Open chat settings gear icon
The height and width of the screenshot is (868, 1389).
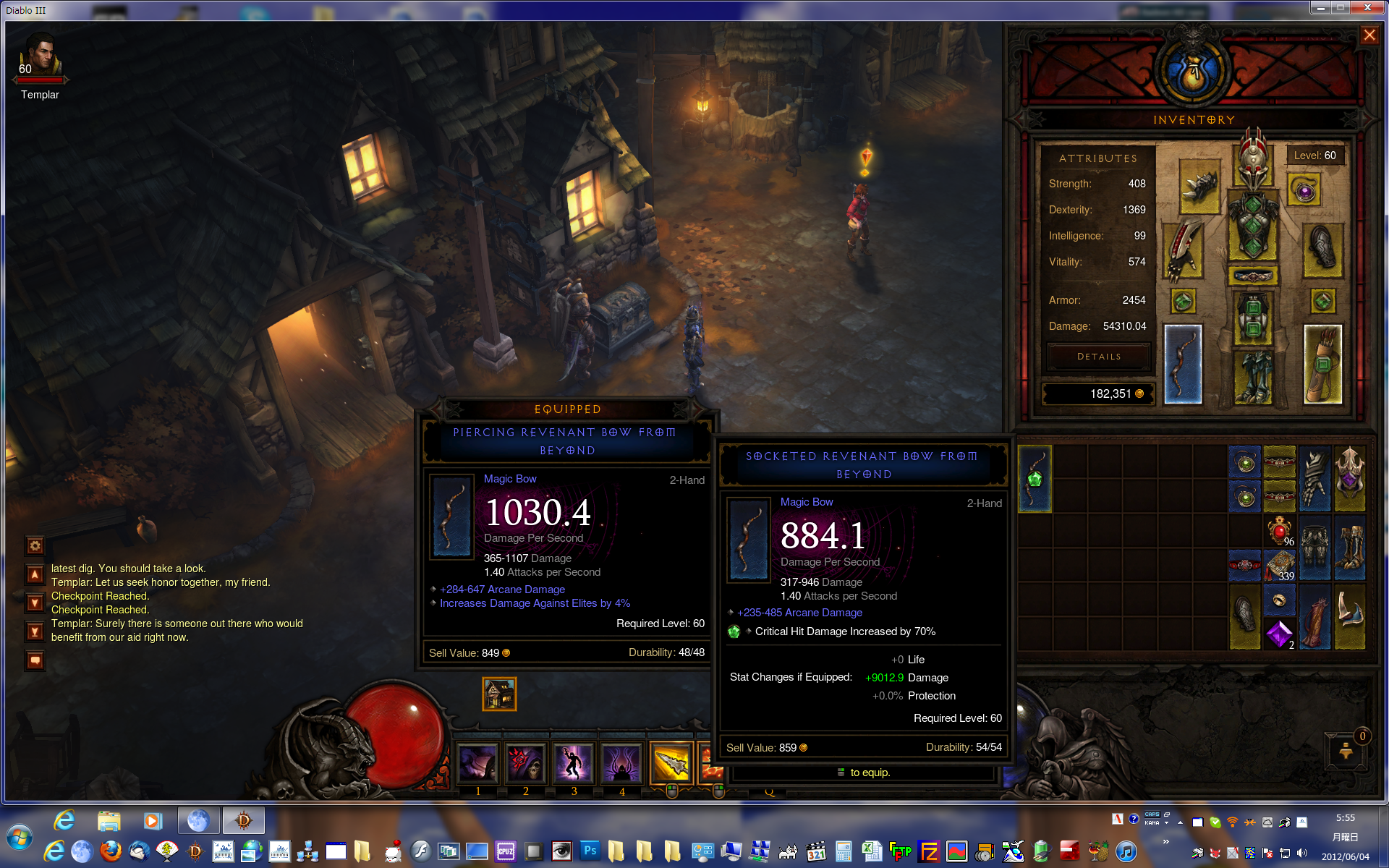coord(35,545)
